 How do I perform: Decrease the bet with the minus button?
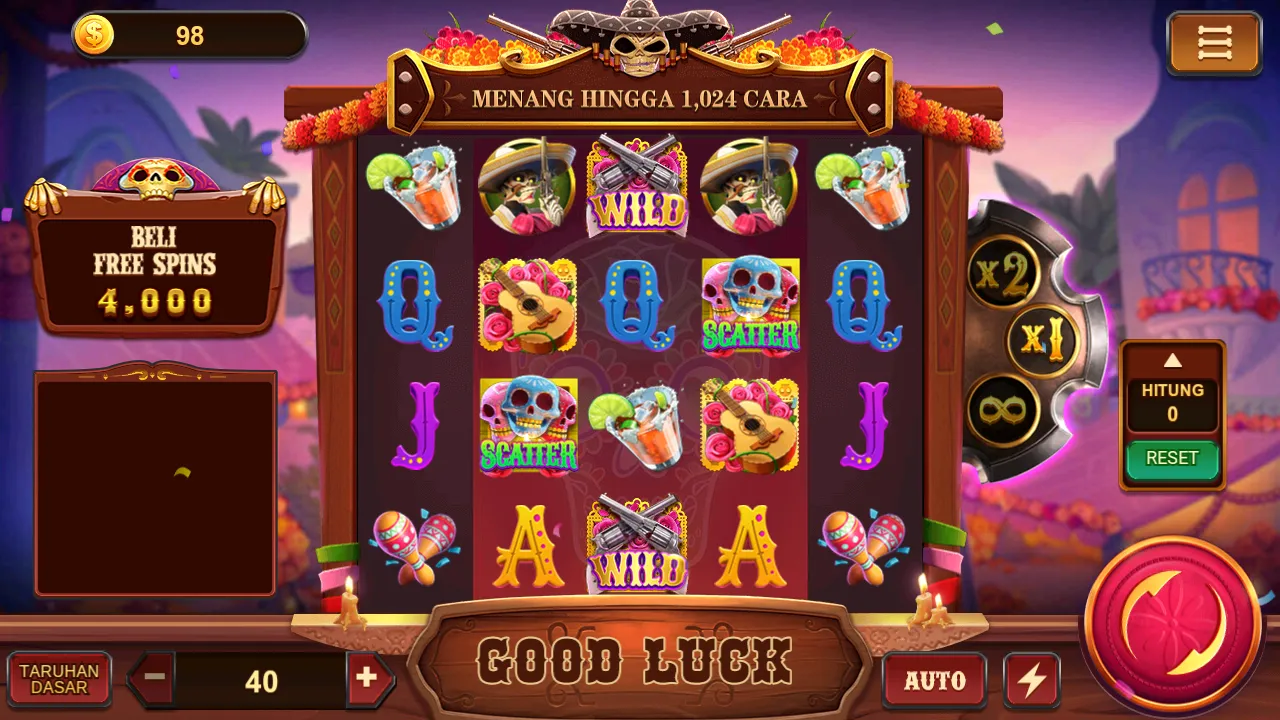click(x=152, y=679)
